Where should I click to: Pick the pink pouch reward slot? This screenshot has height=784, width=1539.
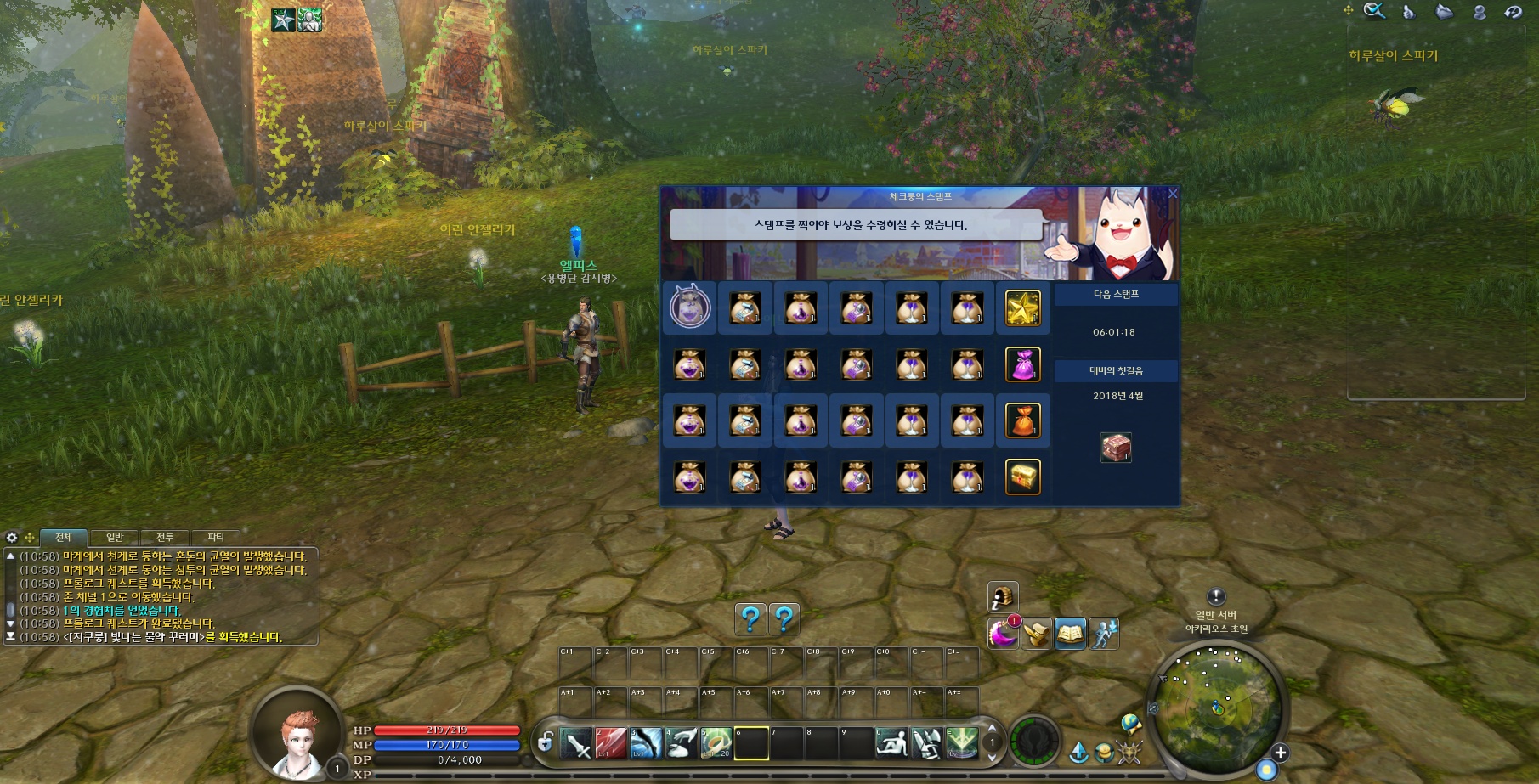tap(1023, 365)
